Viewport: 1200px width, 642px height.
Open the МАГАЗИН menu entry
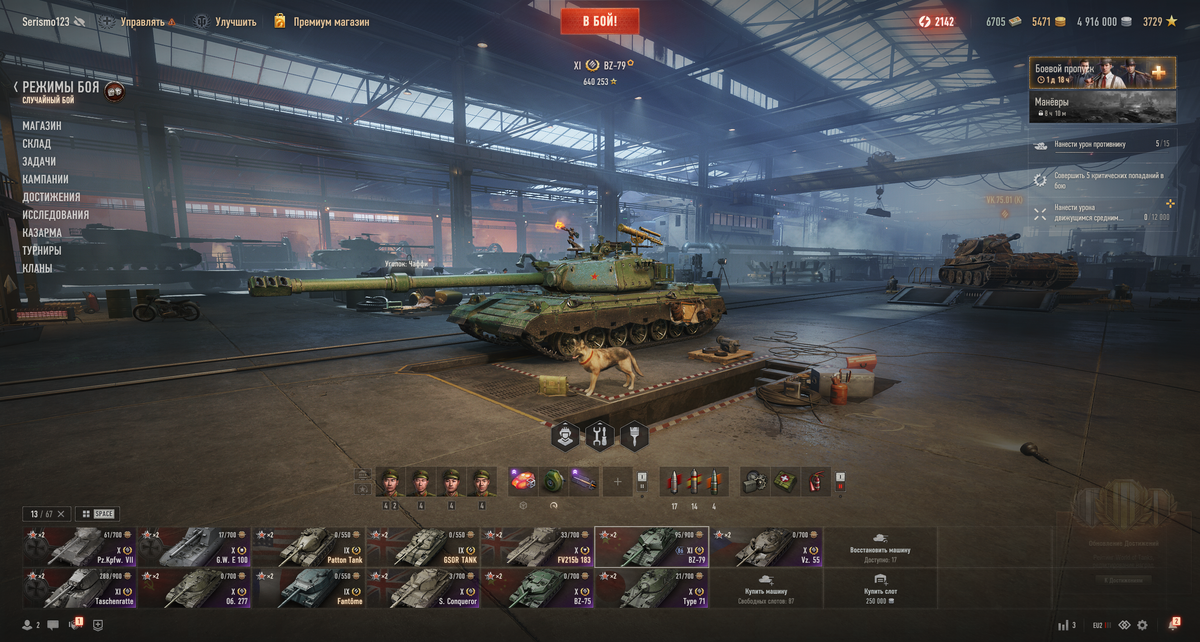42,126
